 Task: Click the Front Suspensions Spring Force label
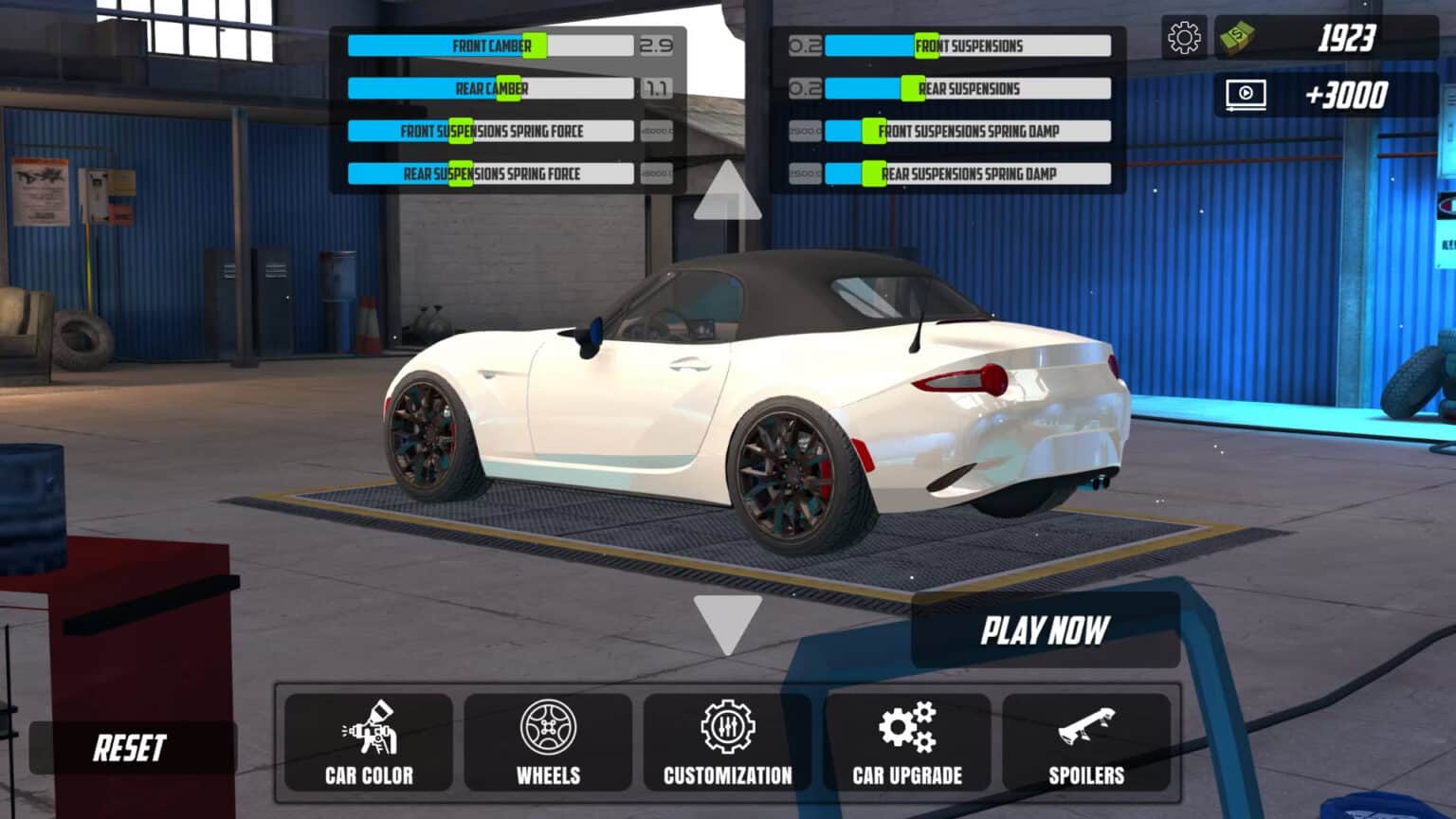[x=491, y=131]
